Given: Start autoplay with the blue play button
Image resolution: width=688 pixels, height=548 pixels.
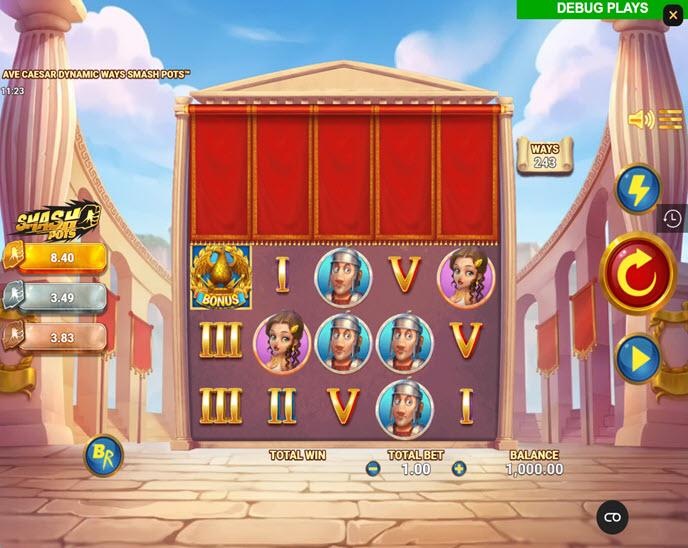Looking at the screenshot, I should click(637, 359).
